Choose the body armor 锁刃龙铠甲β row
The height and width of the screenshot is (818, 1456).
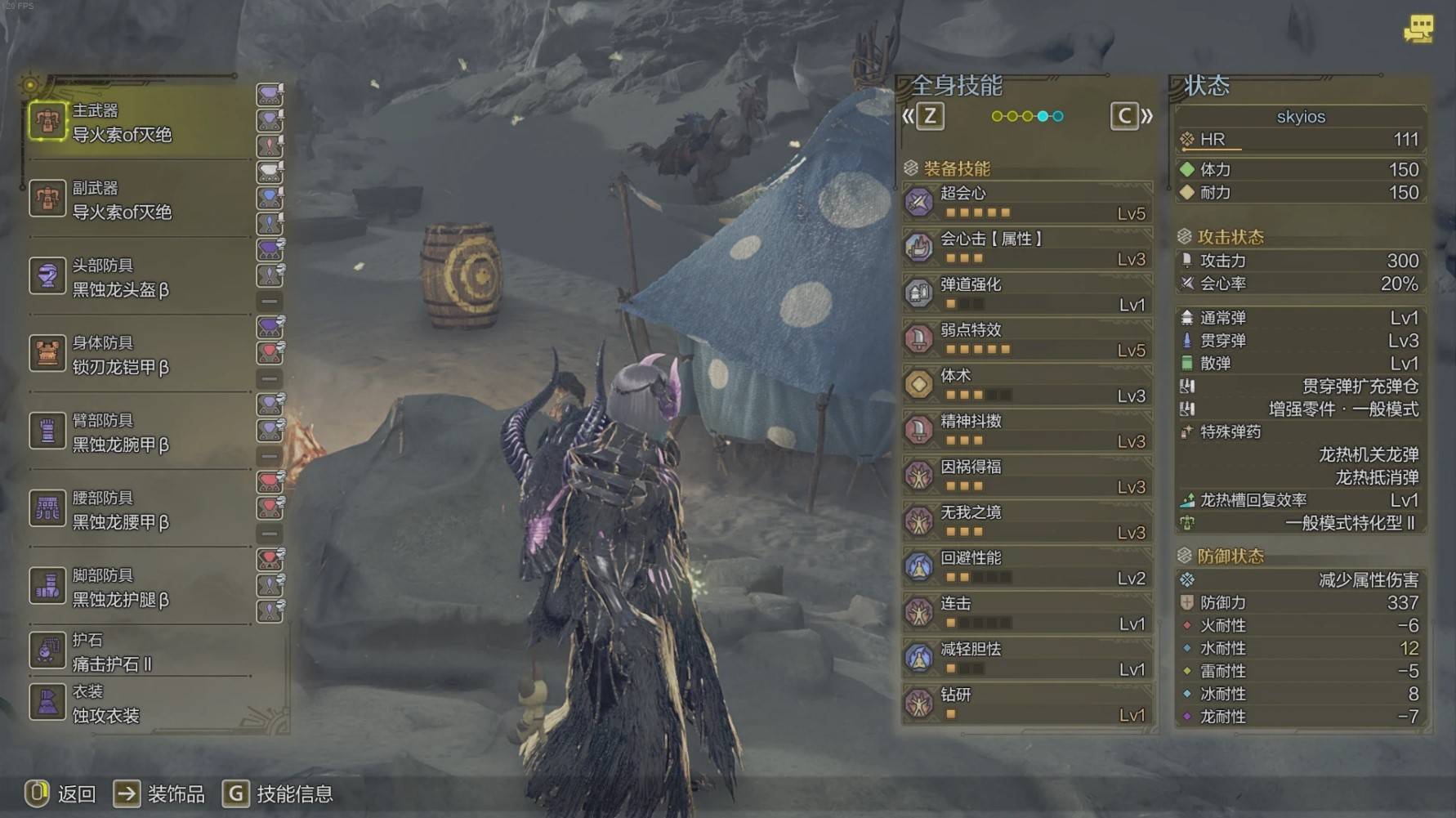(139, 355)
